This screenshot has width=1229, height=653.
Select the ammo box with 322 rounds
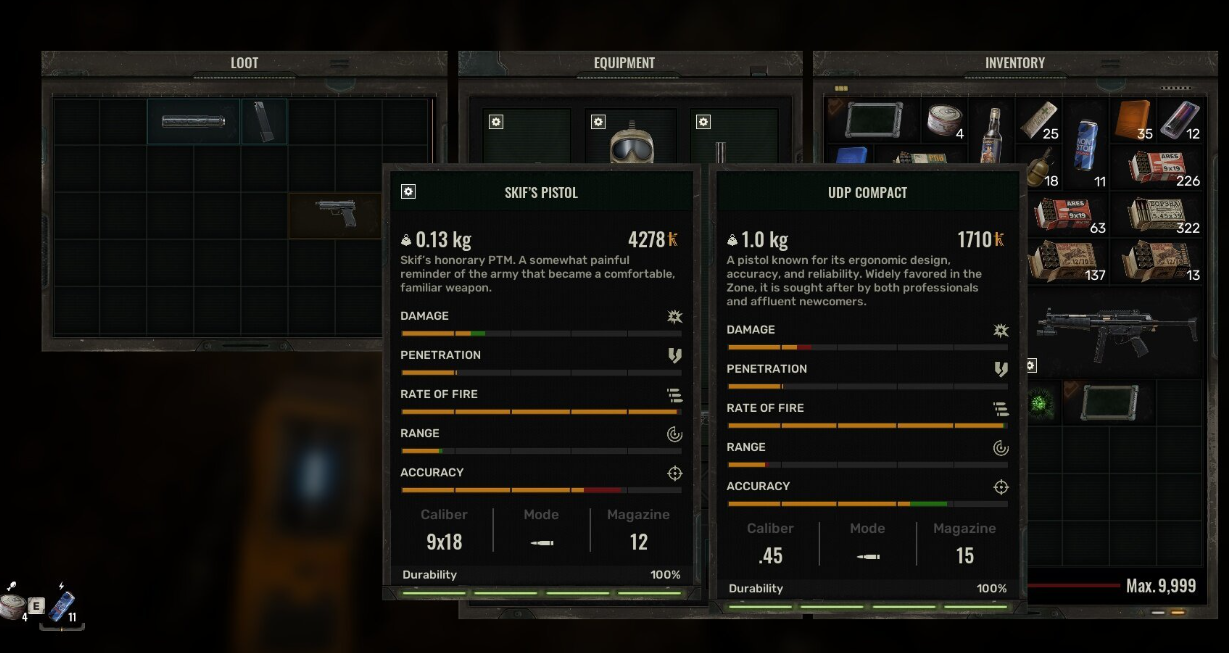(1156, 214)
